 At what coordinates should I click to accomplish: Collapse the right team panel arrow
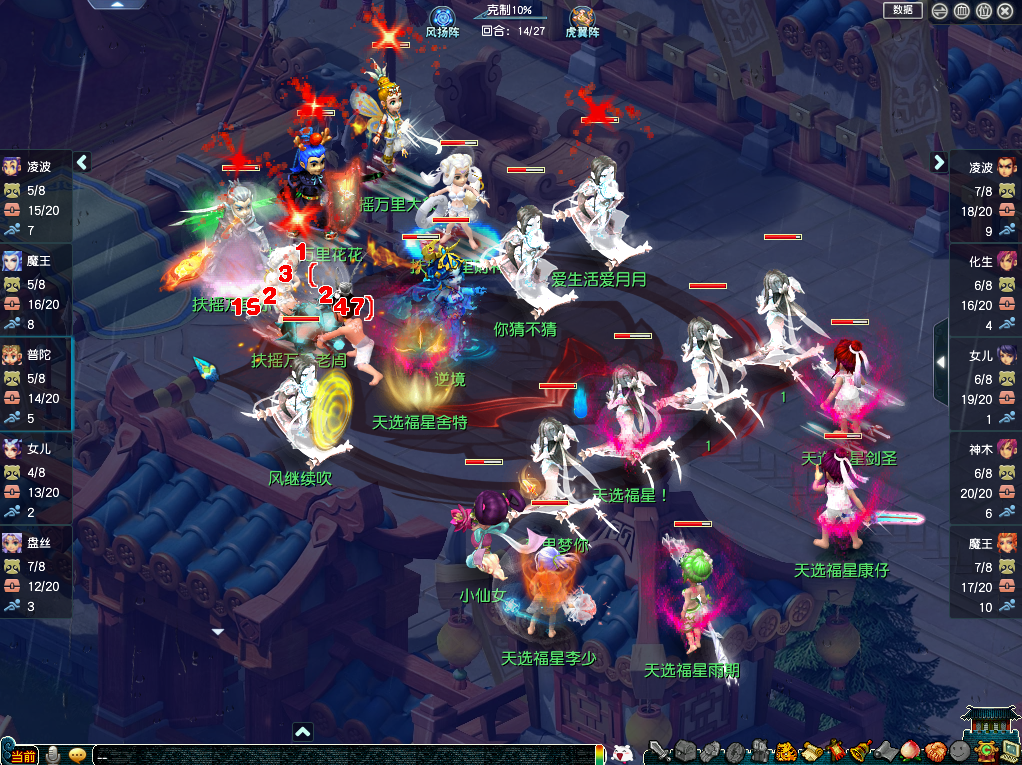[939, 162]
